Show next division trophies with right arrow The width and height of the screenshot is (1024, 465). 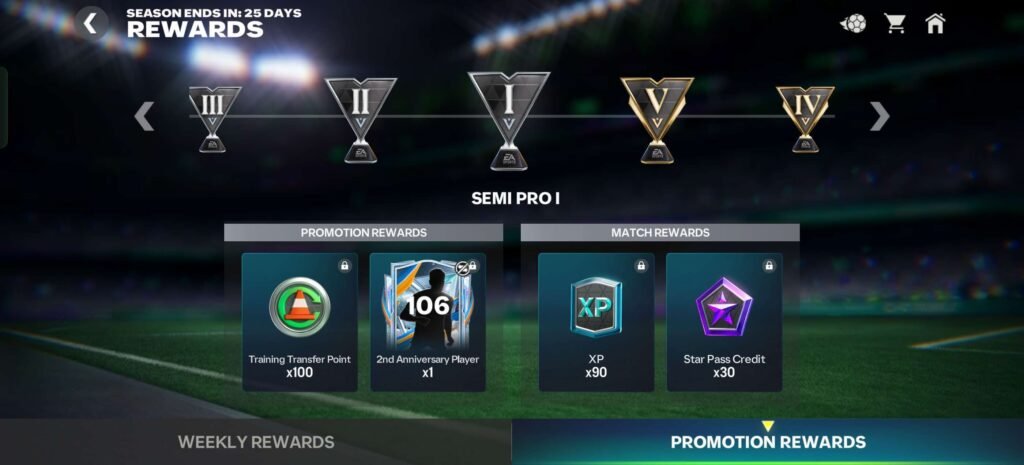(879, 116)
